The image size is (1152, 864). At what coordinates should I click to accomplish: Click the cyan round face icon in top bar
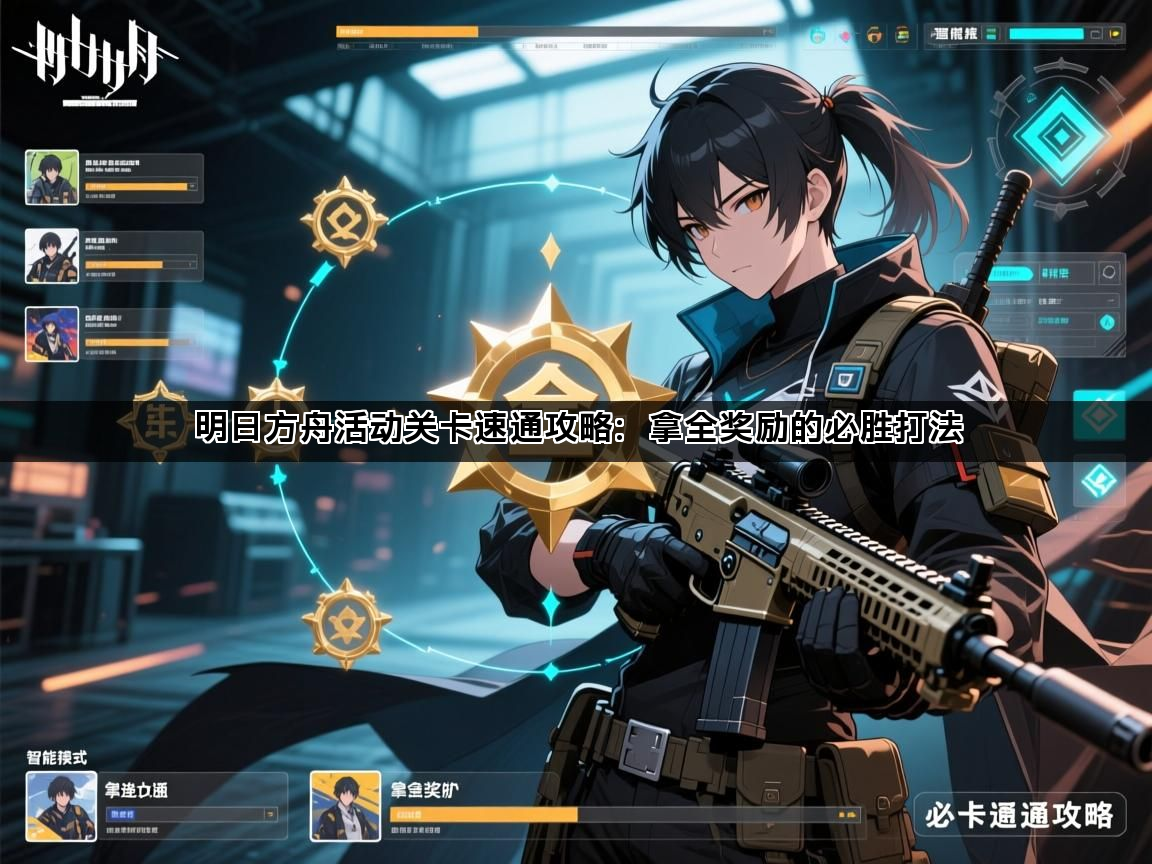817,35
